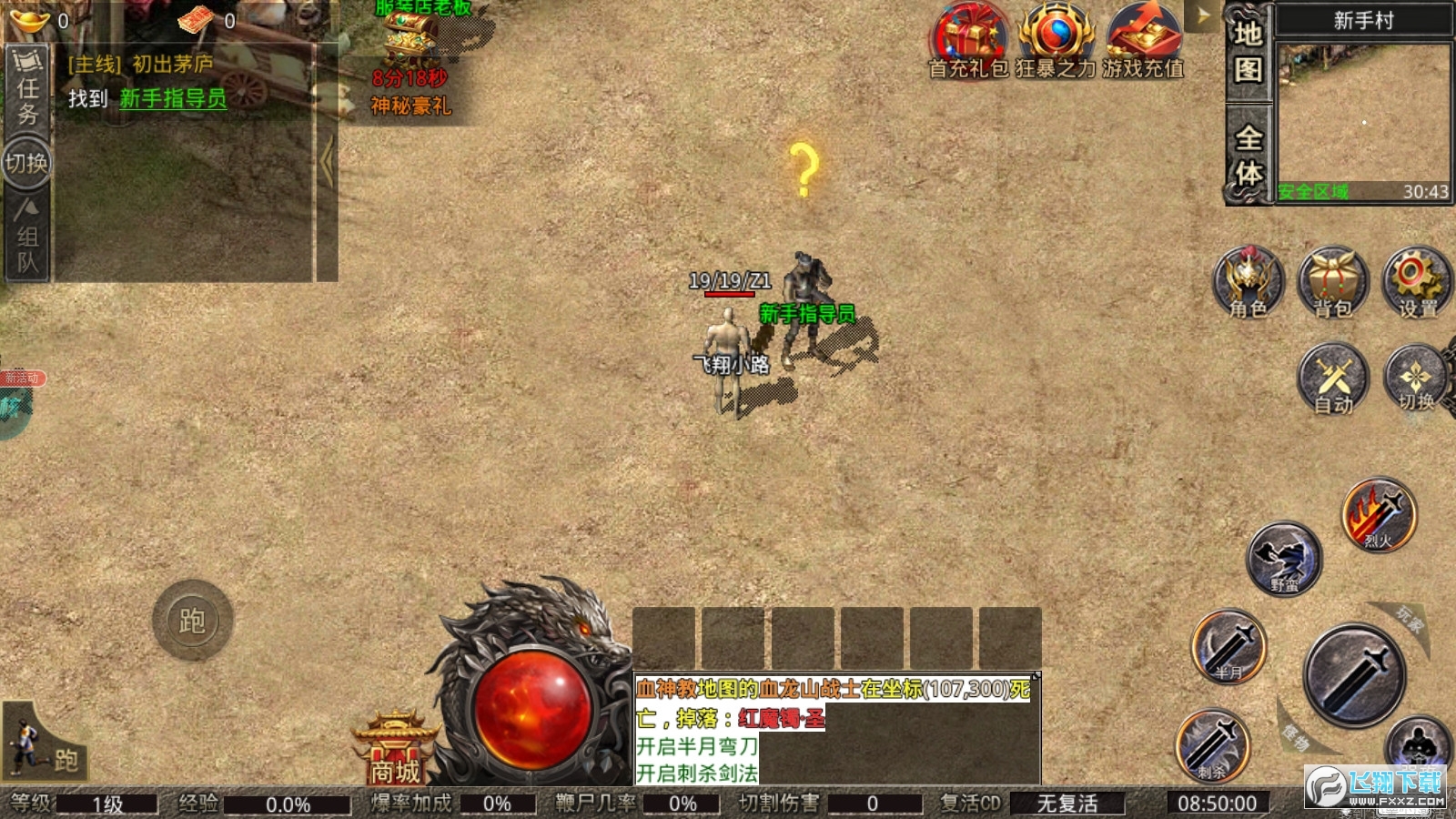This screenshot has height=819, width=1456.
Task: Activate the 半月 half-moon skill
Action: click(1228, 646)
